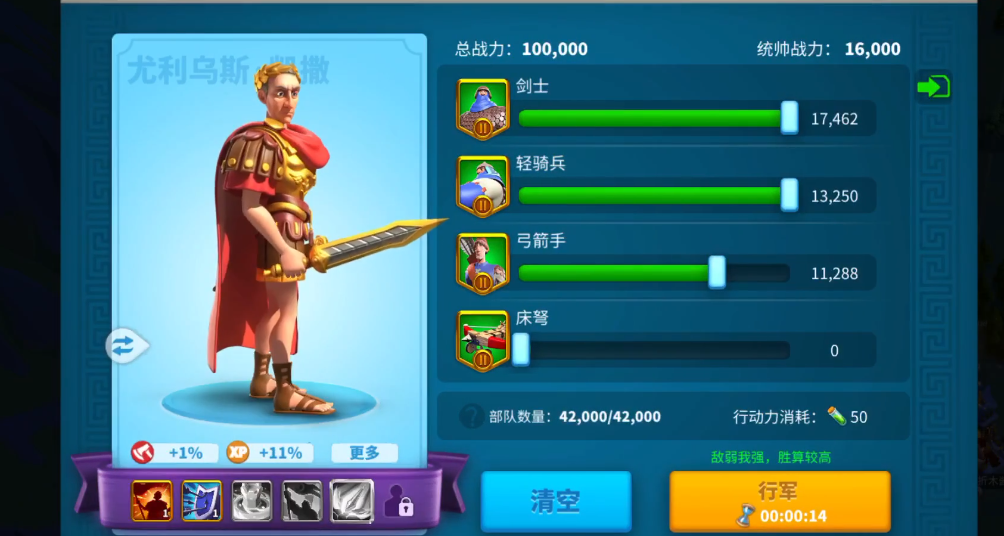Adjust the 弓箭手 troop count slider
Viewport: 1004px width, 536px height.
717,272
